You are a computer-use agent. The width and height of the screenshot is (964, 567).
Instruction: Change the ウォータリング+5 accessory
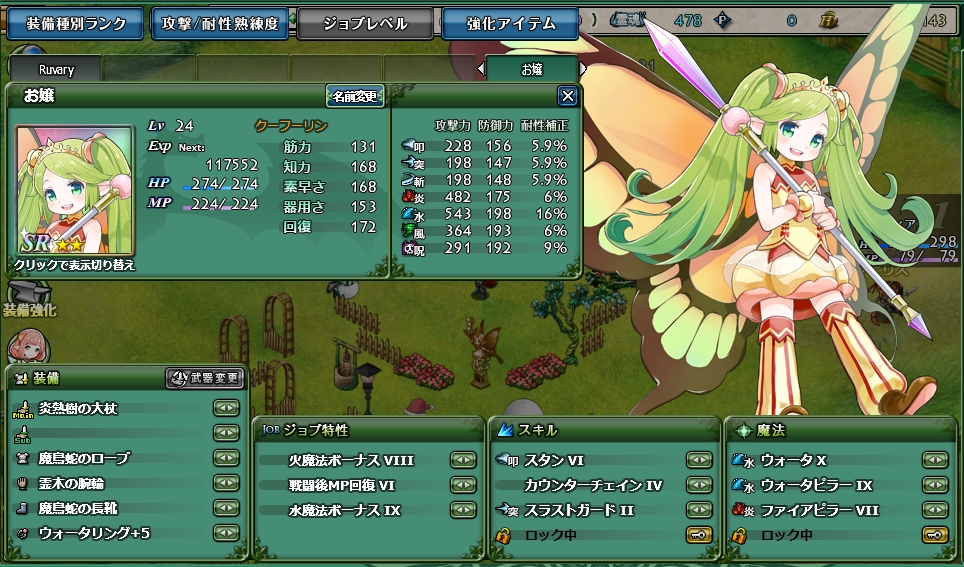tap(227, 533)
